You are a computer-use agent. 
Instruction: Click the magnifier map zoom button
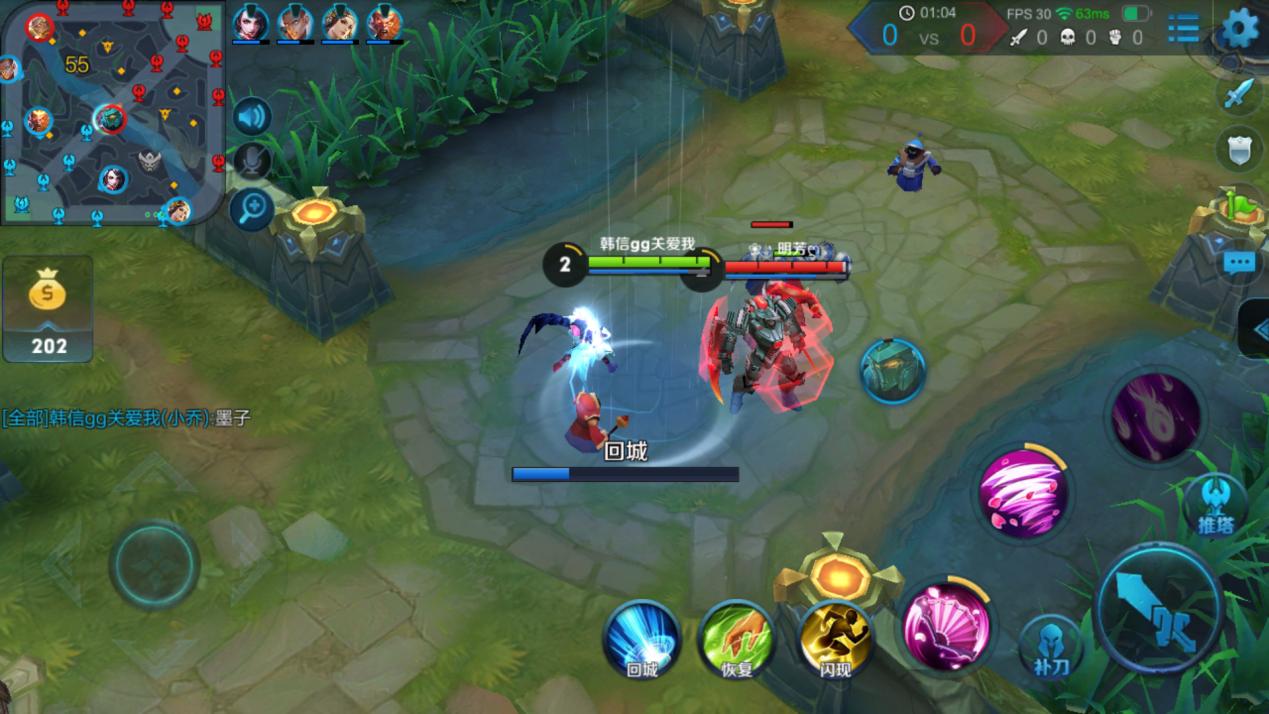[x=252, y=209]
